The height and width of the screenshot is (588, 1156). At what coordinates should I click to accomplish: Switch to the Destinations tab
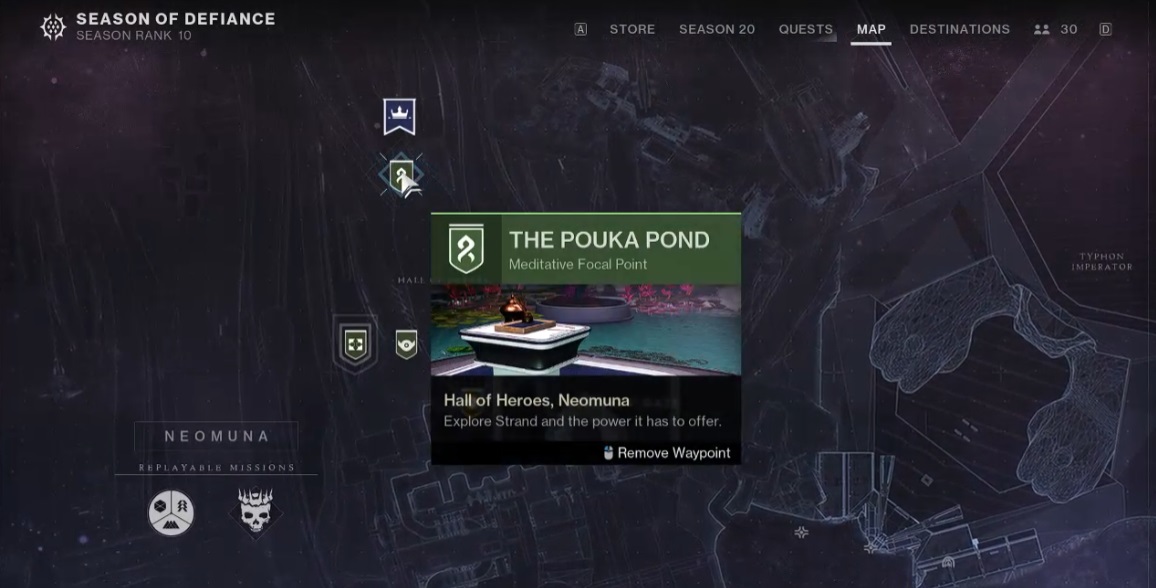tap(959, 29)
